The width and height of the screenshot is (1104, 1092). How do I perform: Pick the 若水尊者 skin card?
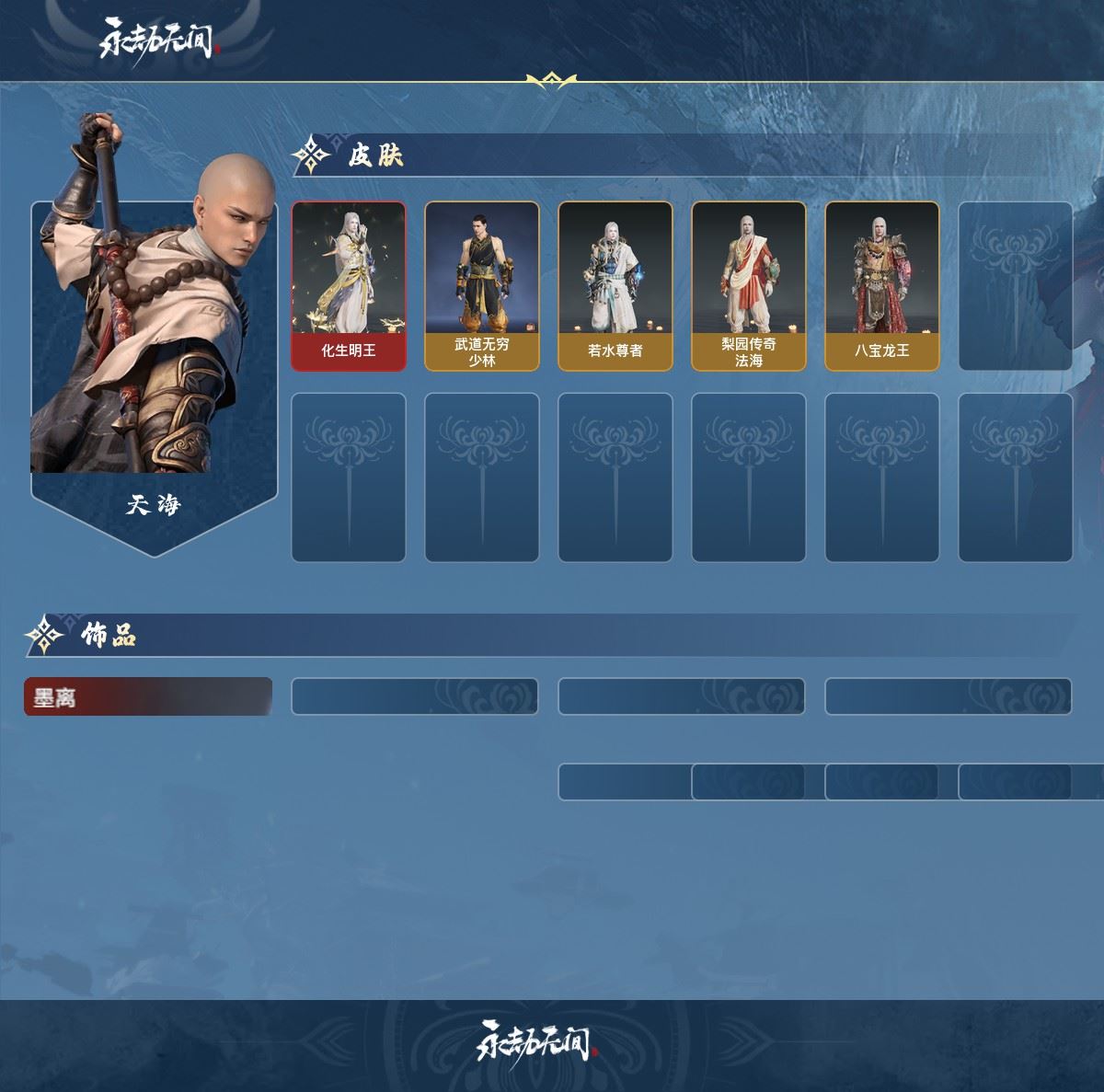tap(615, 286)
